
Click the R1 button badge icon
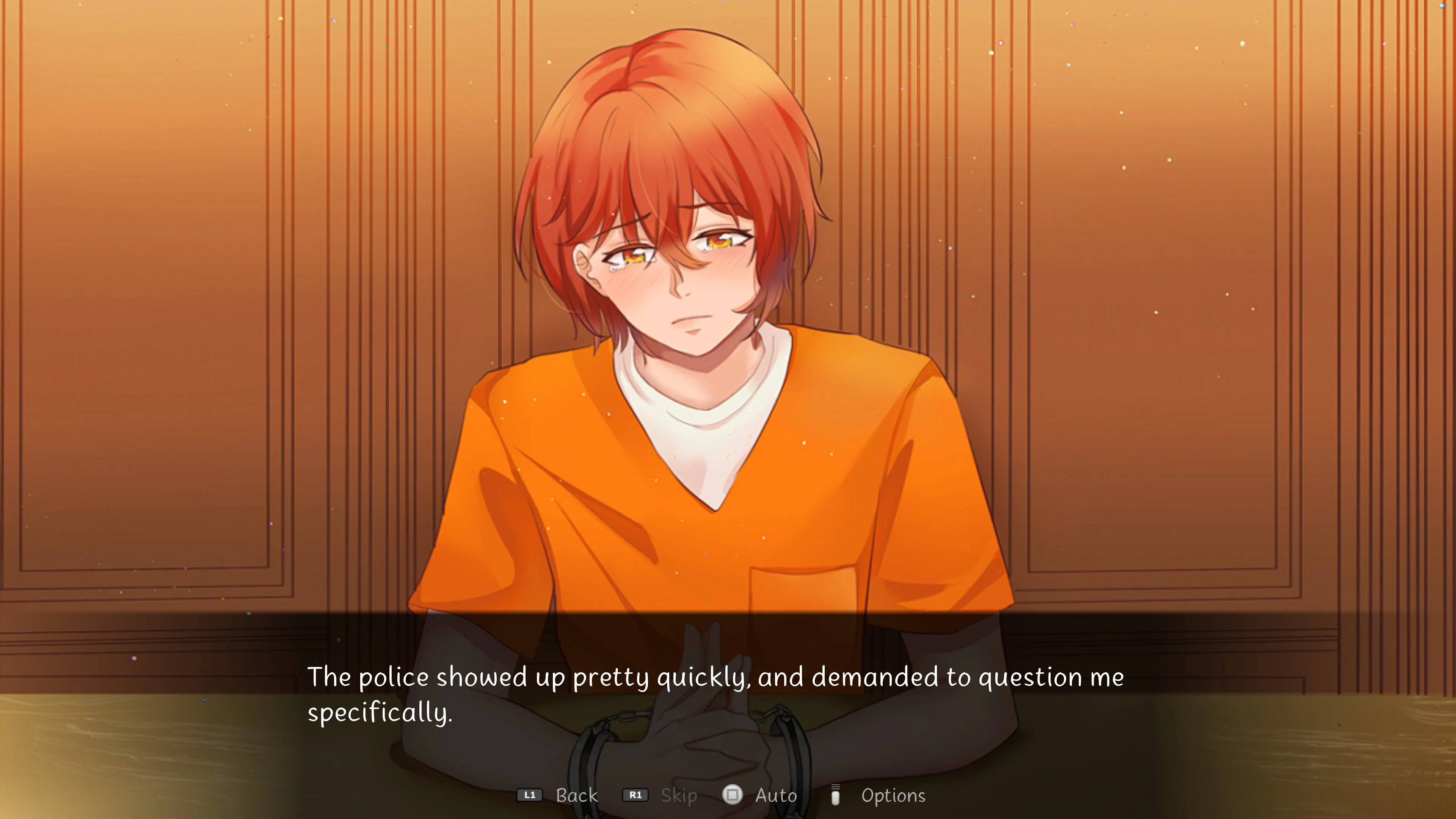(x=636, y=795)
